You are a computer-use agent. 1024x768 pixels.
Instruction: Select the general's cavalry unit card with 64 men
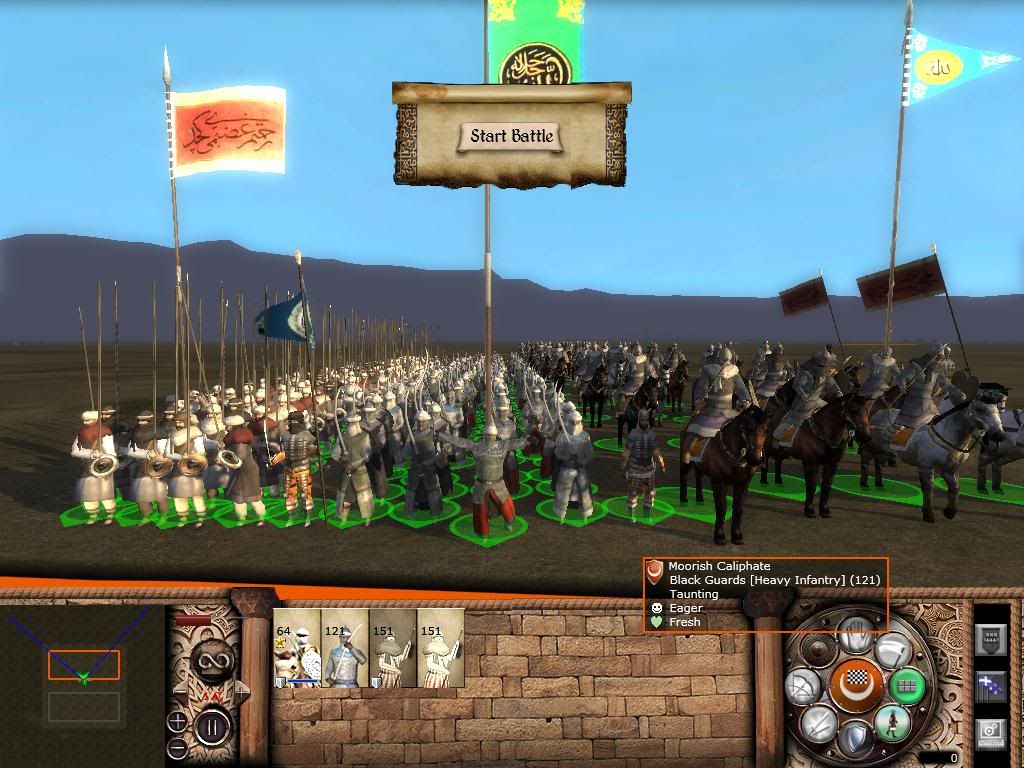pos(297,648)
